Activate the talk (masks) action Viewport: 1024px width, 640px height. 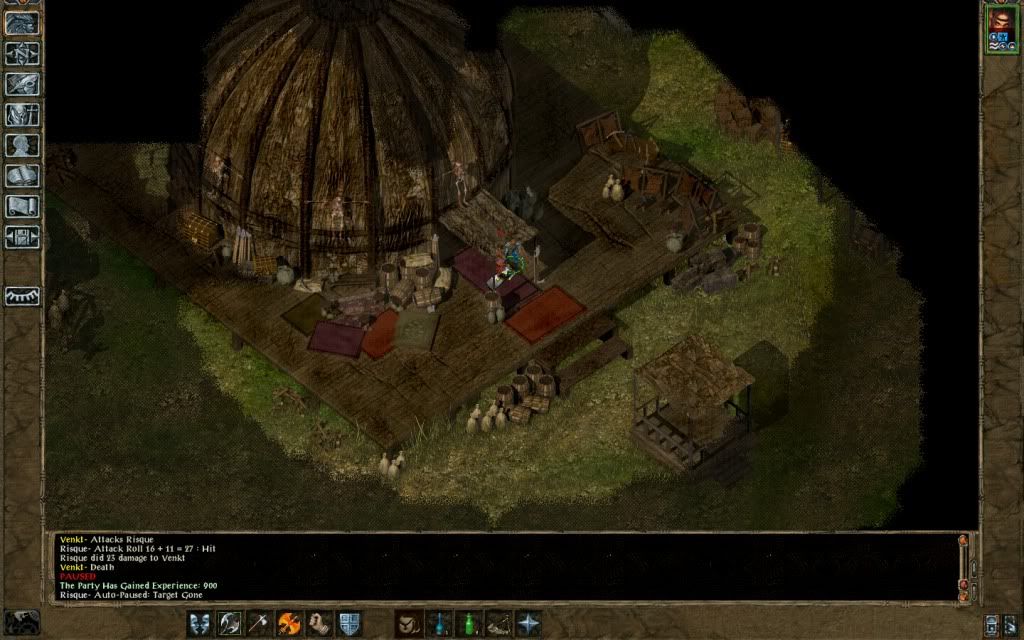click(x=200, y=623)
